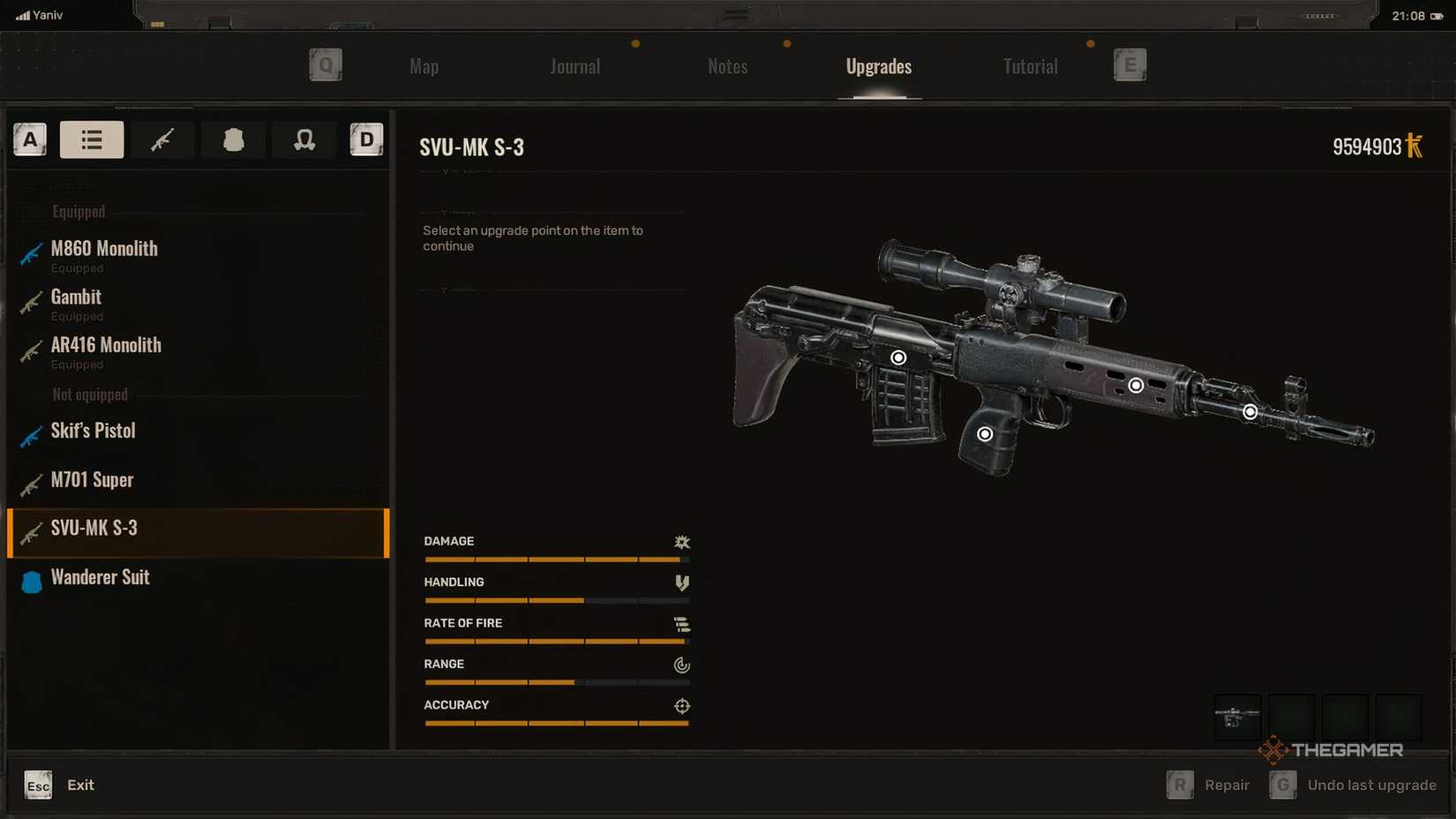Go to the Tutorial tab
The image size is (1456, 819).
click(x=1030, y=67)
